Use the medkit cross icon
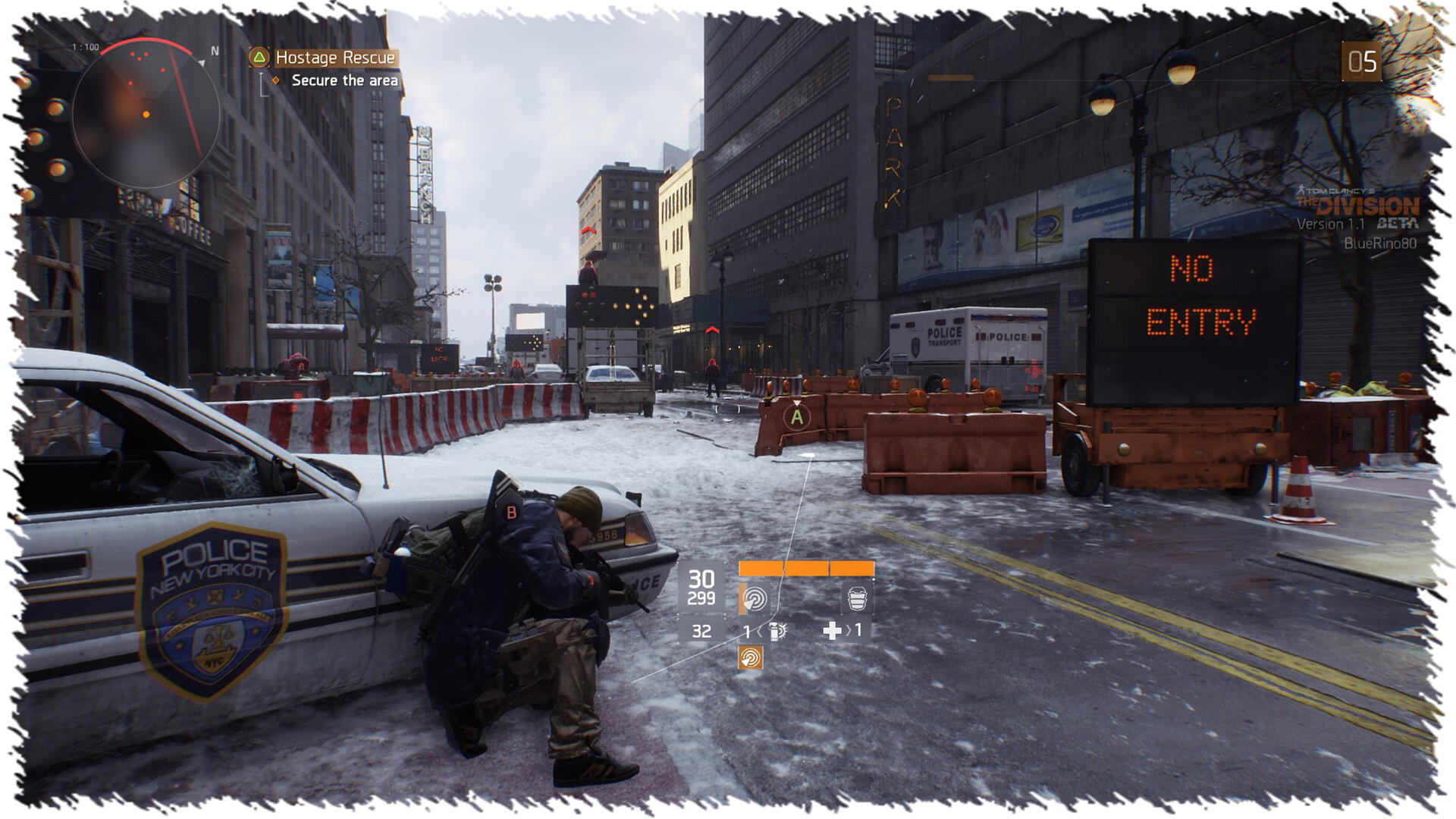This screenshot has width=1456, height=819. [x=832, y=631]
